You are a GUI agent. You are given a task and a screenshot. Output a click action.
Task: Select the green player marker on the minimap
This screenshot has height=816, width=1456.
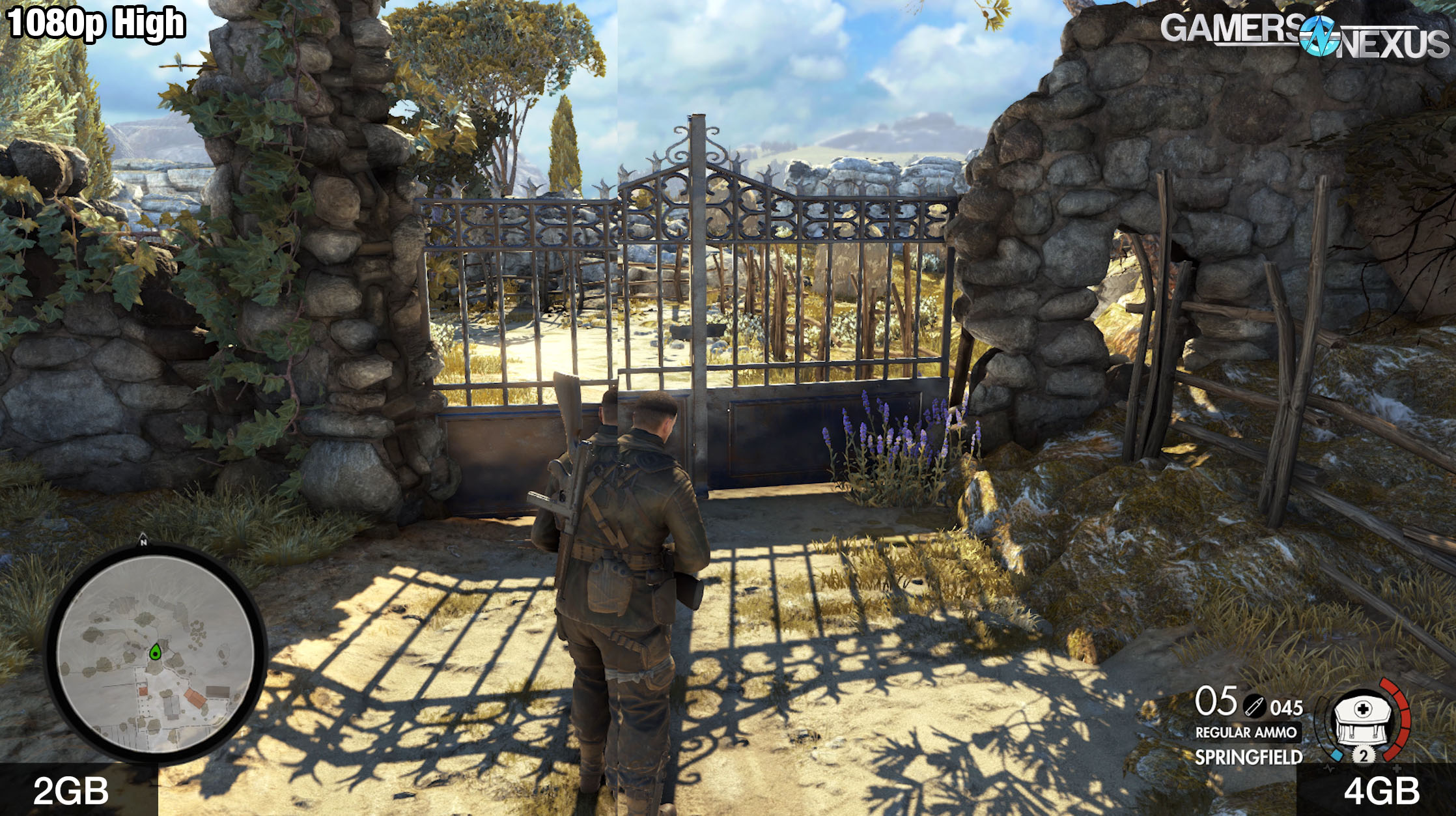pos(155,652)
